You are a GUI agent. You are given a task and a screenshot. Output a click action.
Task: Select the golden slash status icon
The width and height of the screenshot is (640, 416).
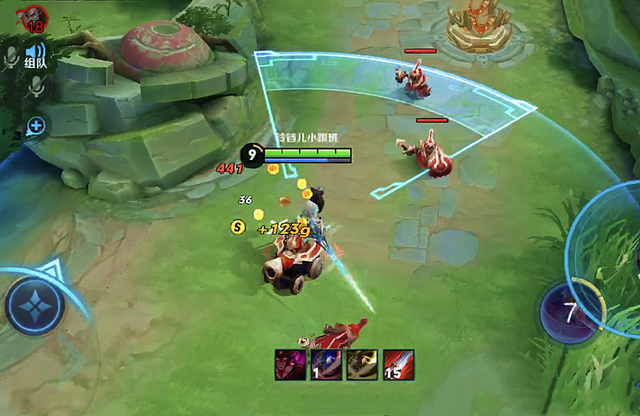pyautogui.click(x=361, y=364)
